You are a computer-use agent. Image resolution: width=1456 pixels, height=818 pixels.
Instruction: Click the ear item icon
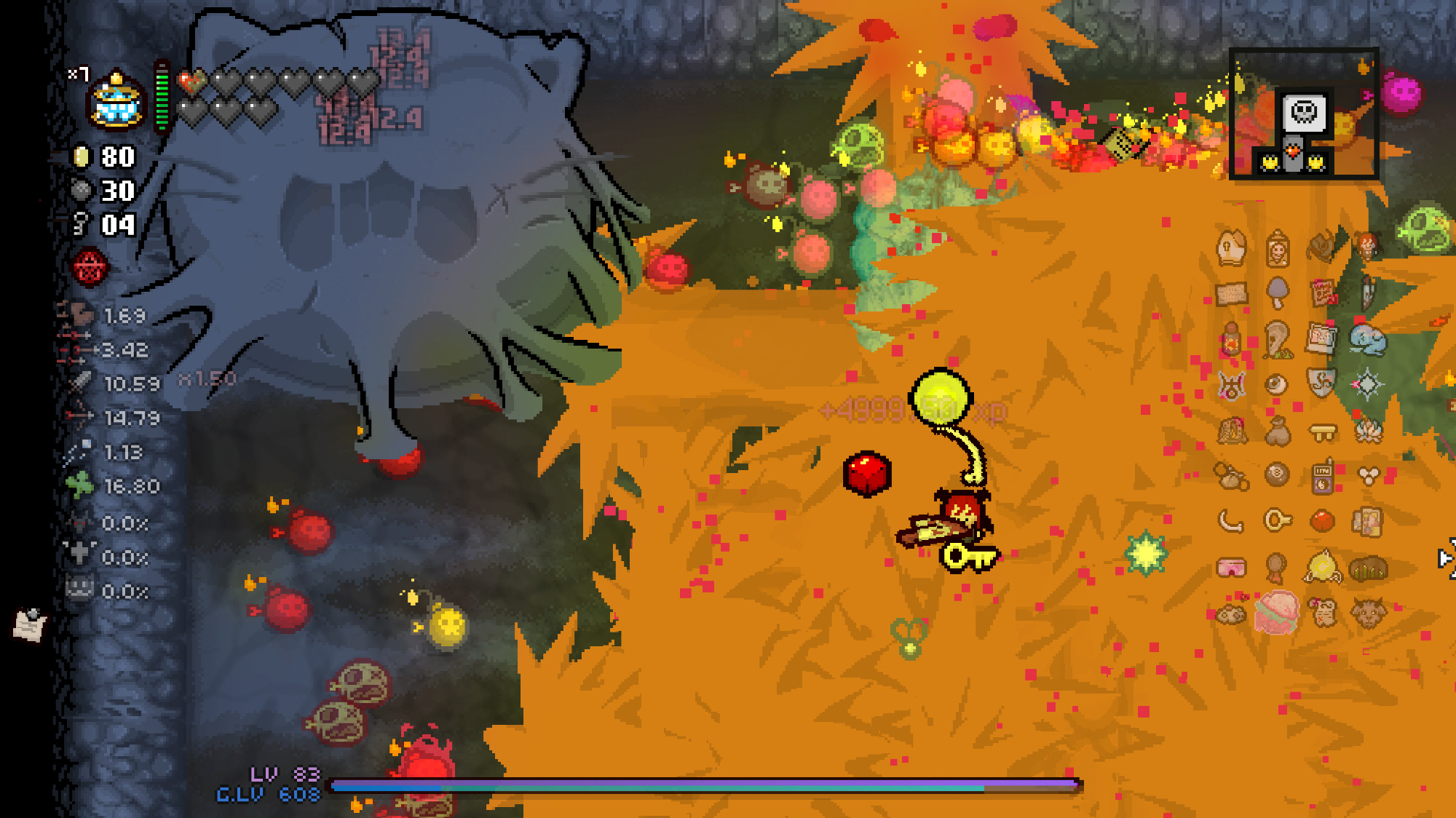point(1277,338)
